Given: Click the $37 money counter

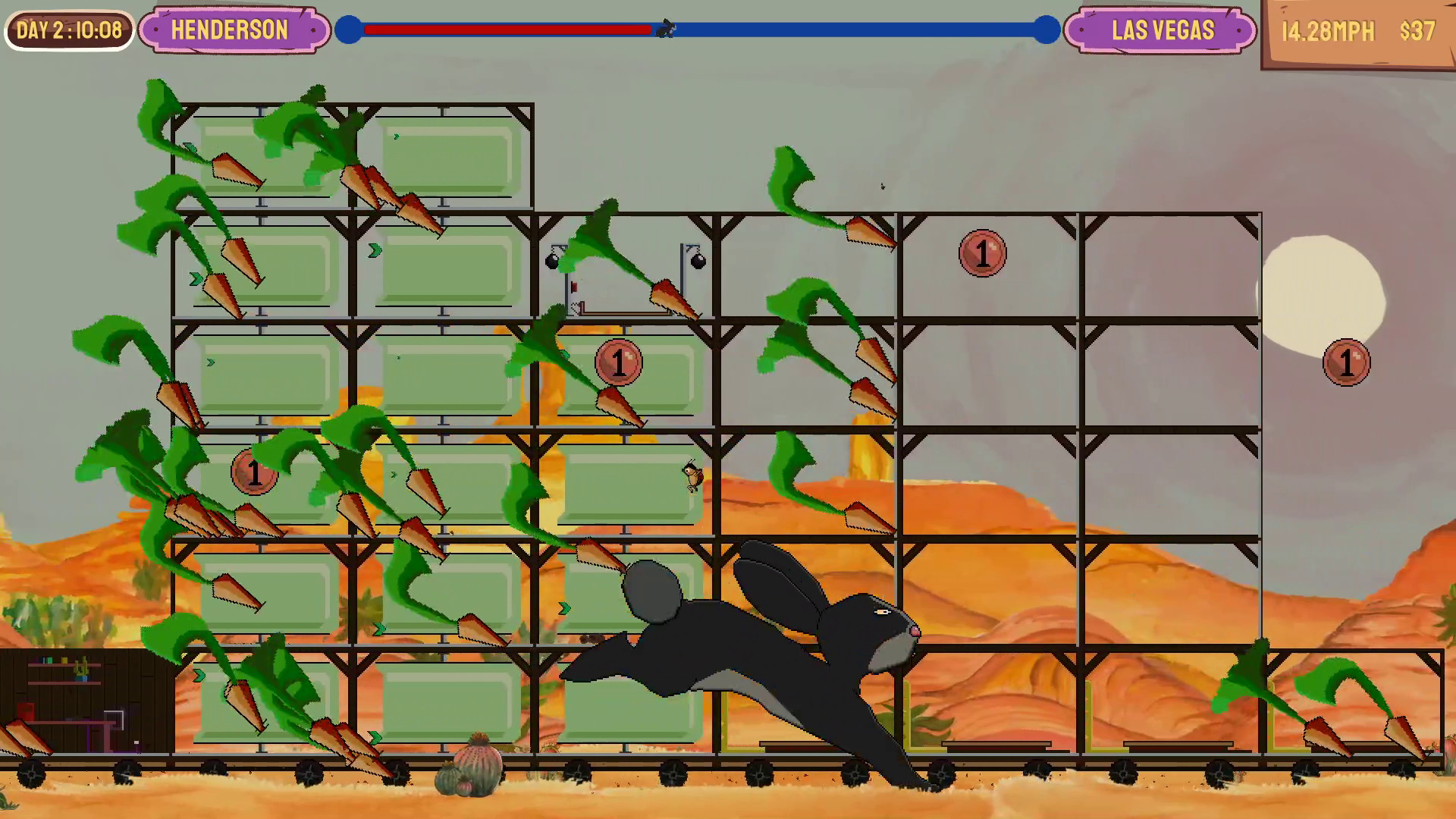Looking at the screenshot, I should 1417,31.
